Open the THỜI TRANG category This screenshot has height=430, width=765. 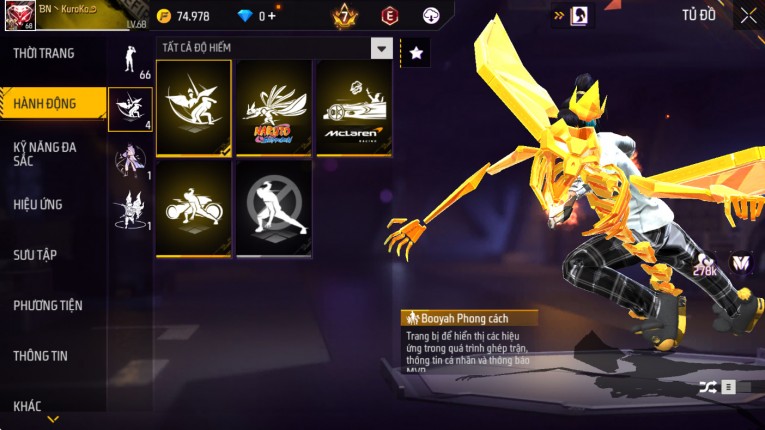[45, 53]
